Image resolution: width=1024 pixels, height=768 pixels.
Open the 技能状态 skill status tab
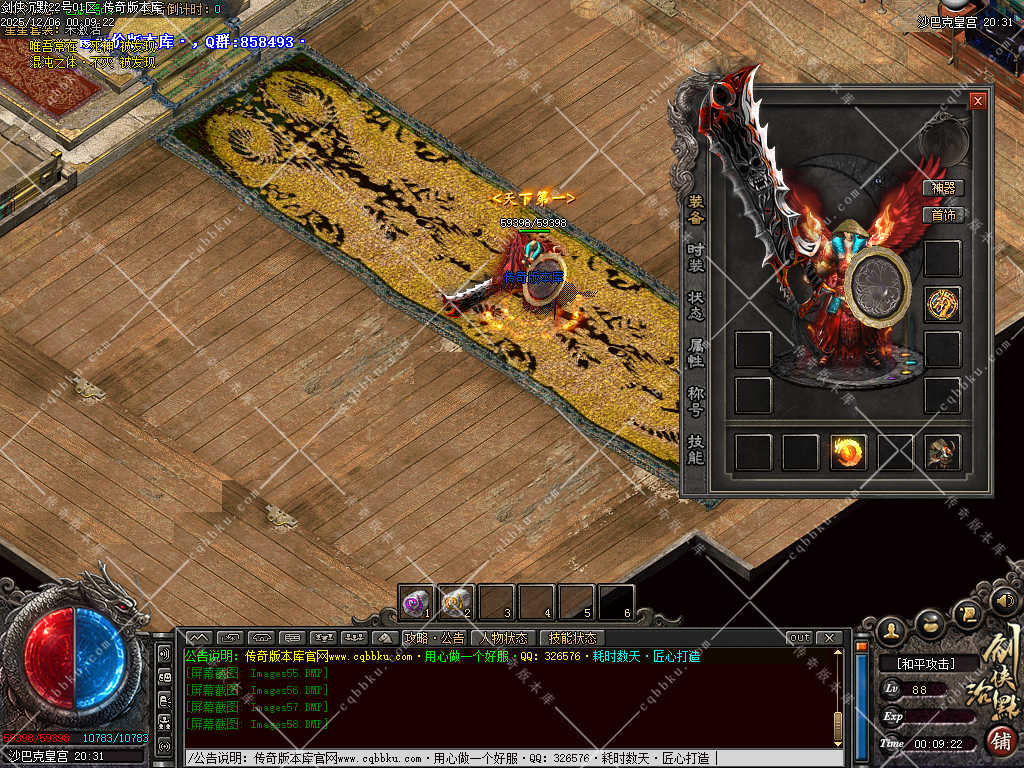pos(572,638)
